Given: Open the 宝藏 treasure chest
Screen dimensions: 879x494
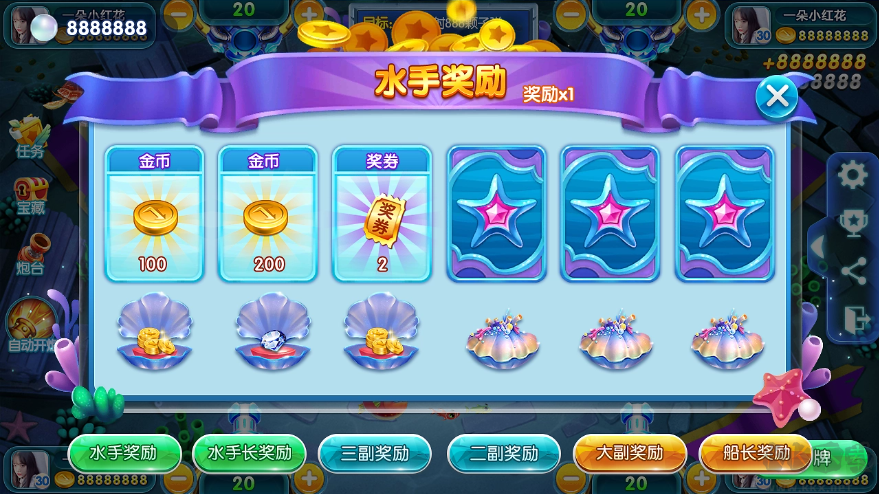Looking at the screenshot, I should tap(30, 196).
